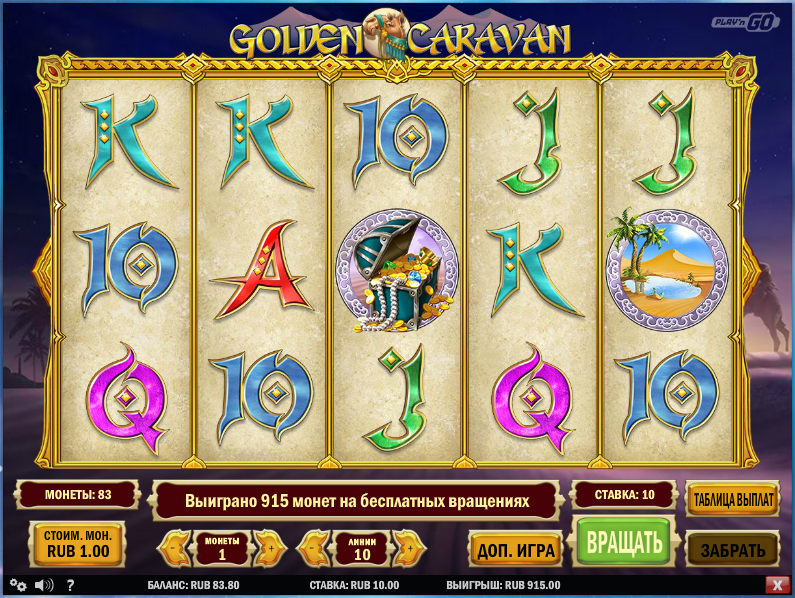Image resolution: width=795 pixels, height=598 pixels.
Task: Collect winnings with the ЗАБРАТЬ button
Action: click(733, 549)
